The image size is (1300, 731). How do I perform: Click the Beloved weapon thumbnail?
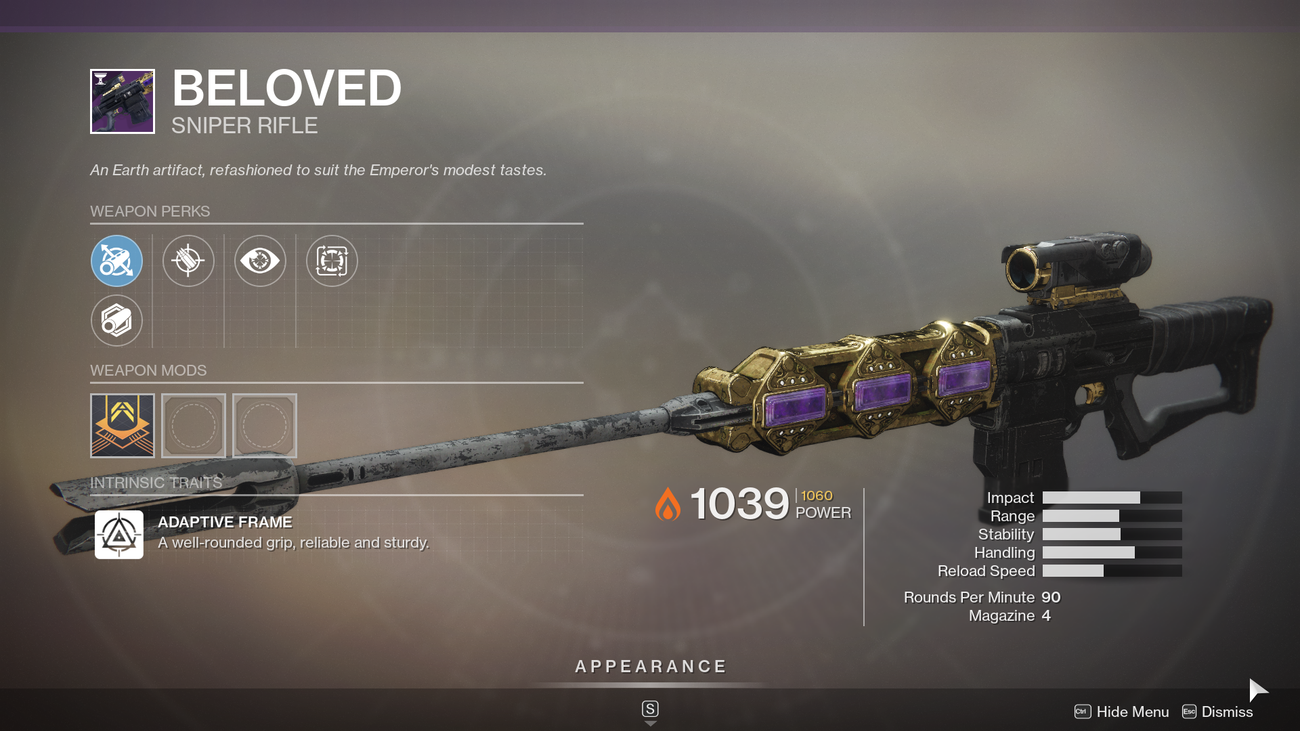pyautogui.click(x=121, y=101)
